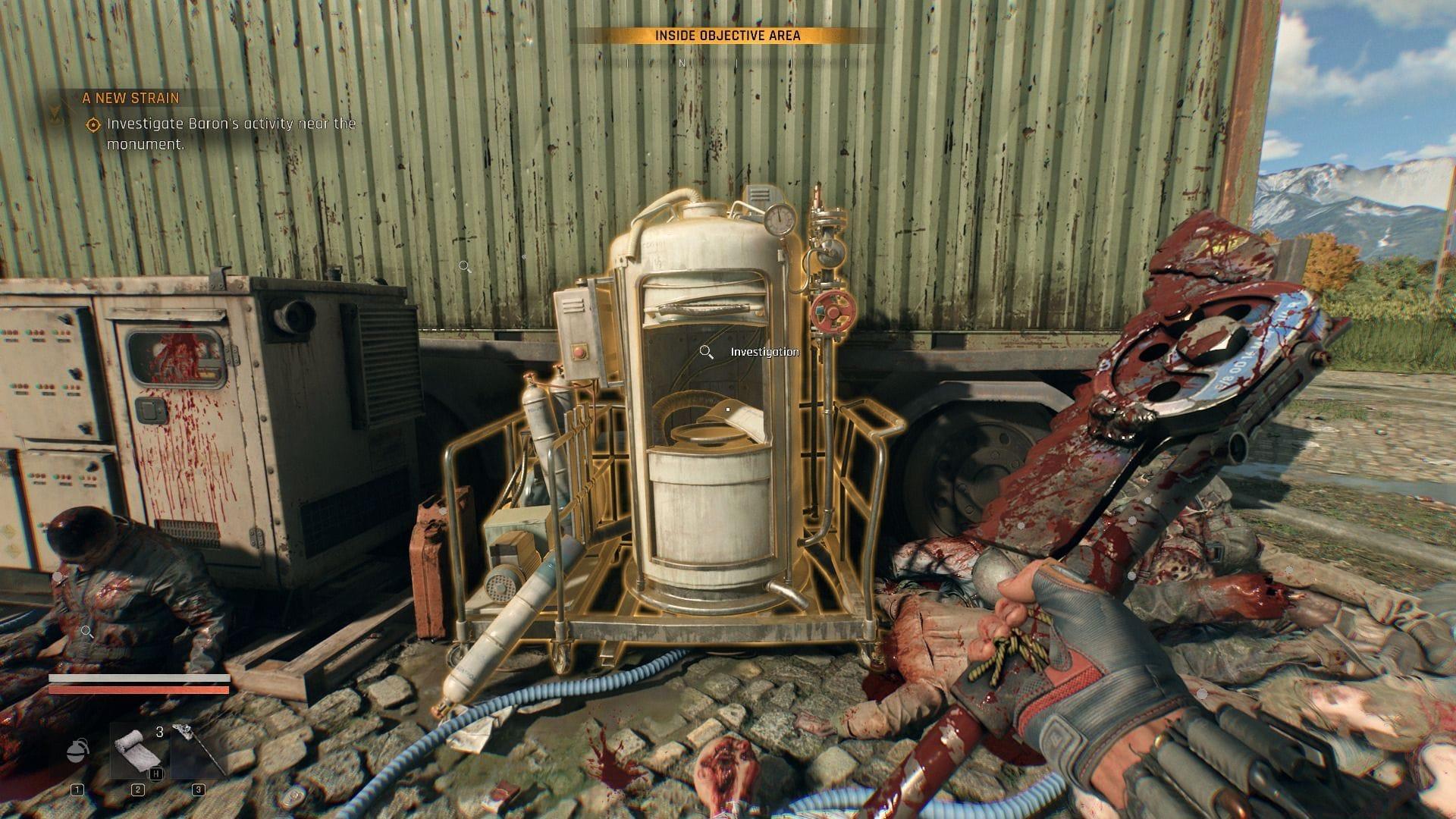Click the Investigation prompt label
This screenshot has height=819, width=1456.
[x=764, y=351]
